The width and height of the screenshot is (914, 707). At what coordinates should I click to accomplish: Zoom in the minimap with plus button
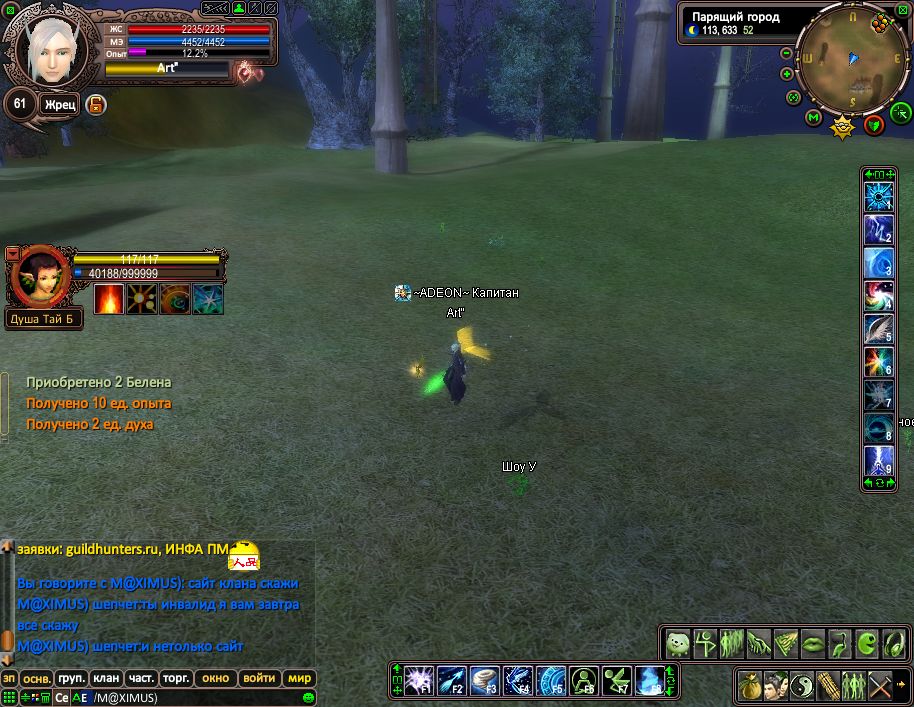pos(787,73)
